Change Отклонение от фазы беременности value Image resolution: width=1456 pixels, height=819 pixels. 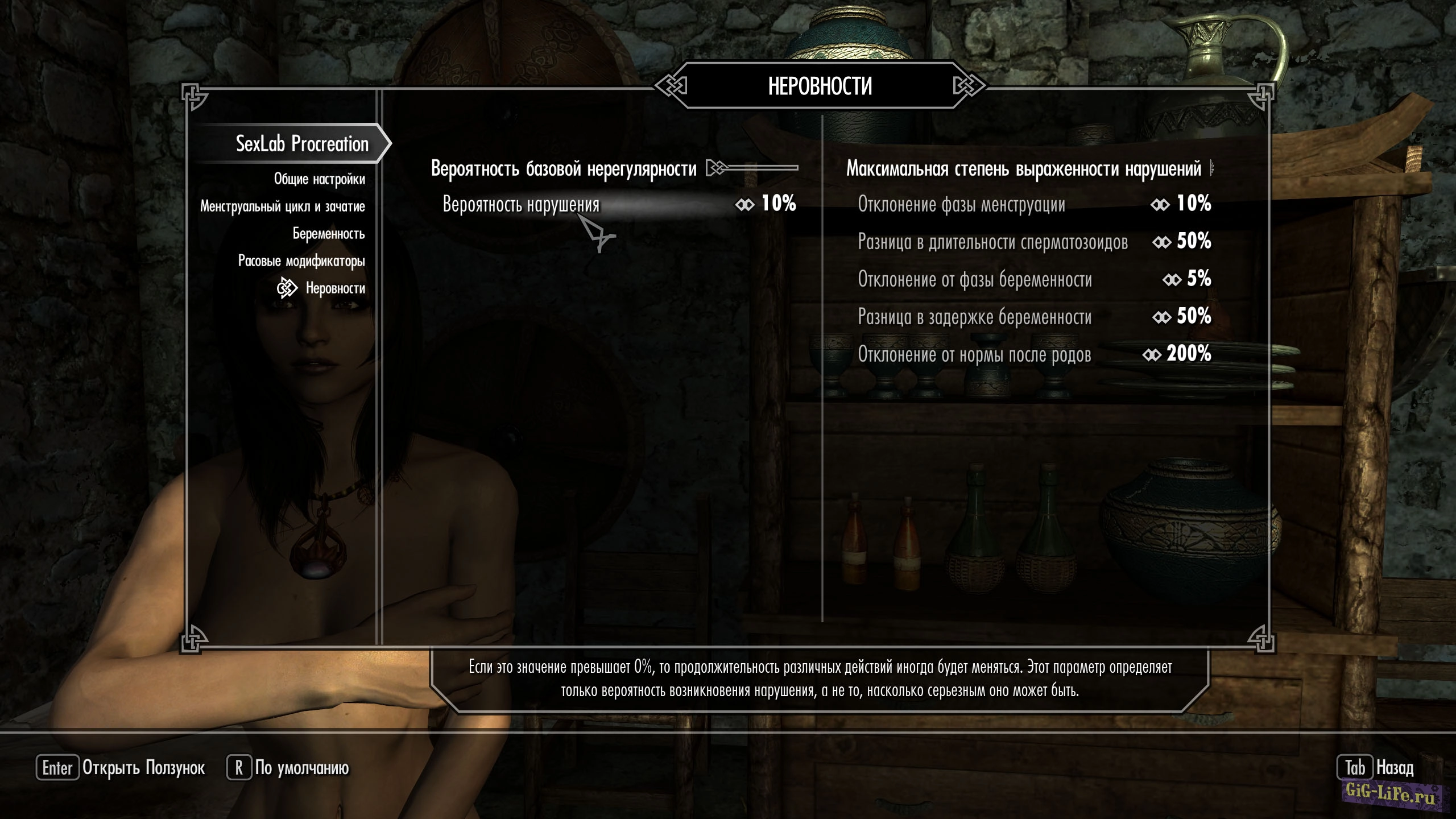point(1033,279)
